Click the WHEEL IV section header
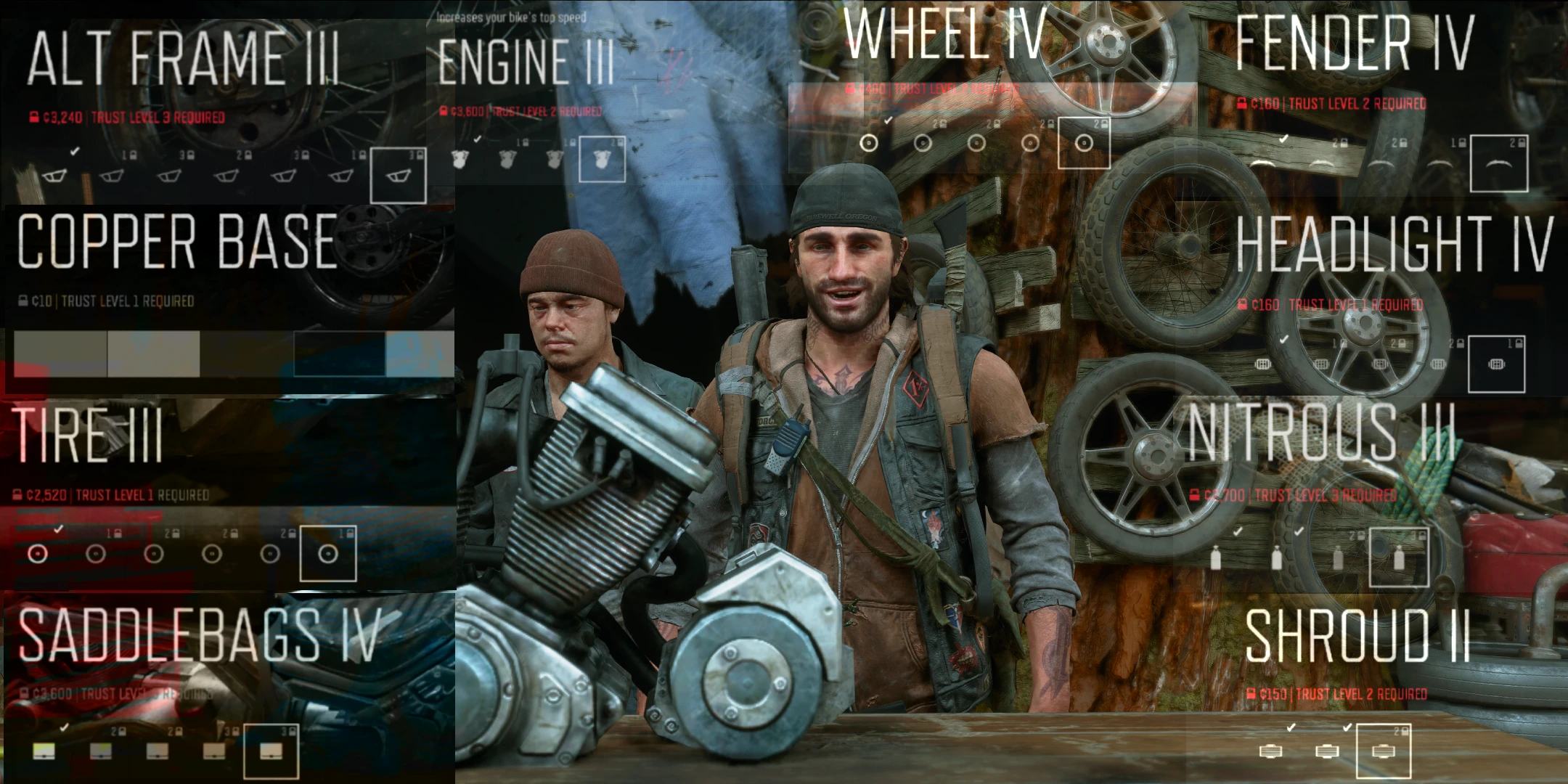The height and width of the screenshot is (784, 1568). coord(944,33)
